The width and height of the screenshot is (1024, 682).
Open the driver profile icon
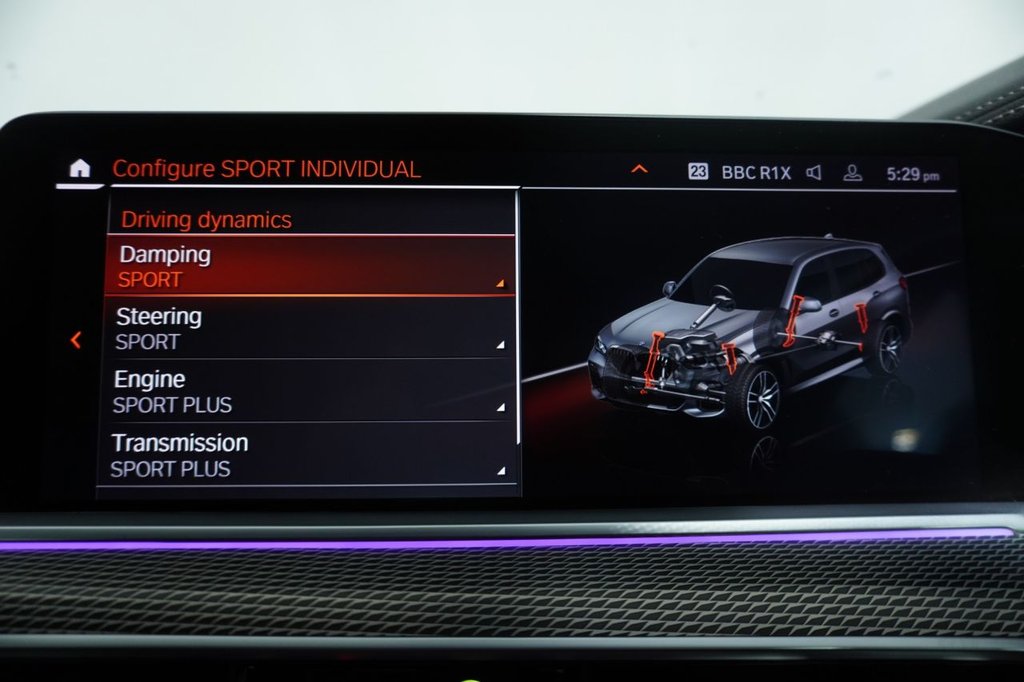click(852, 173)
